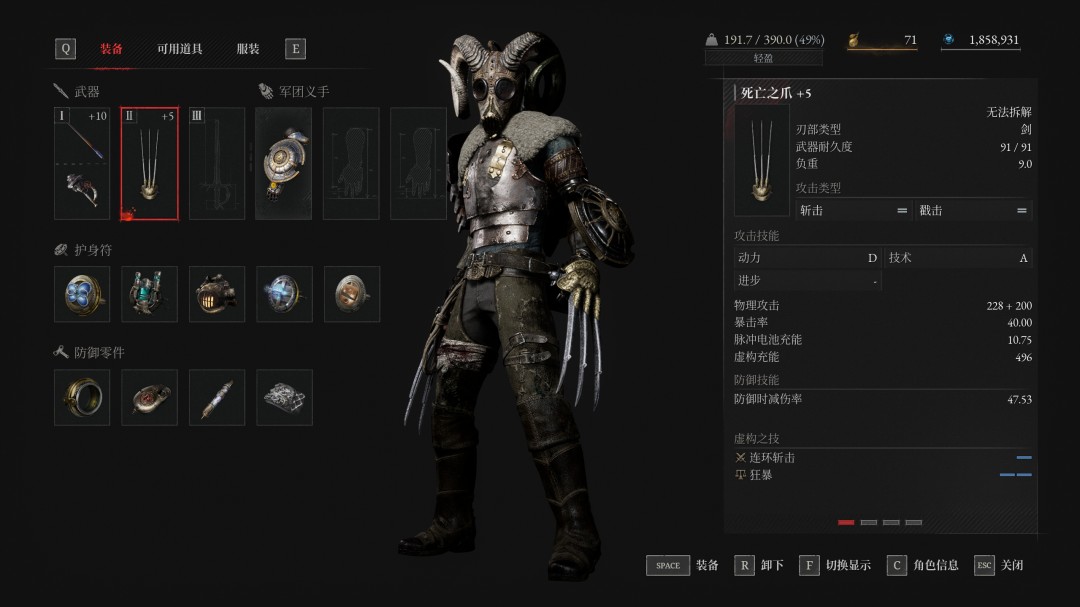Select the brass ring defense part
1080x607 pixels.
[82, 397]
